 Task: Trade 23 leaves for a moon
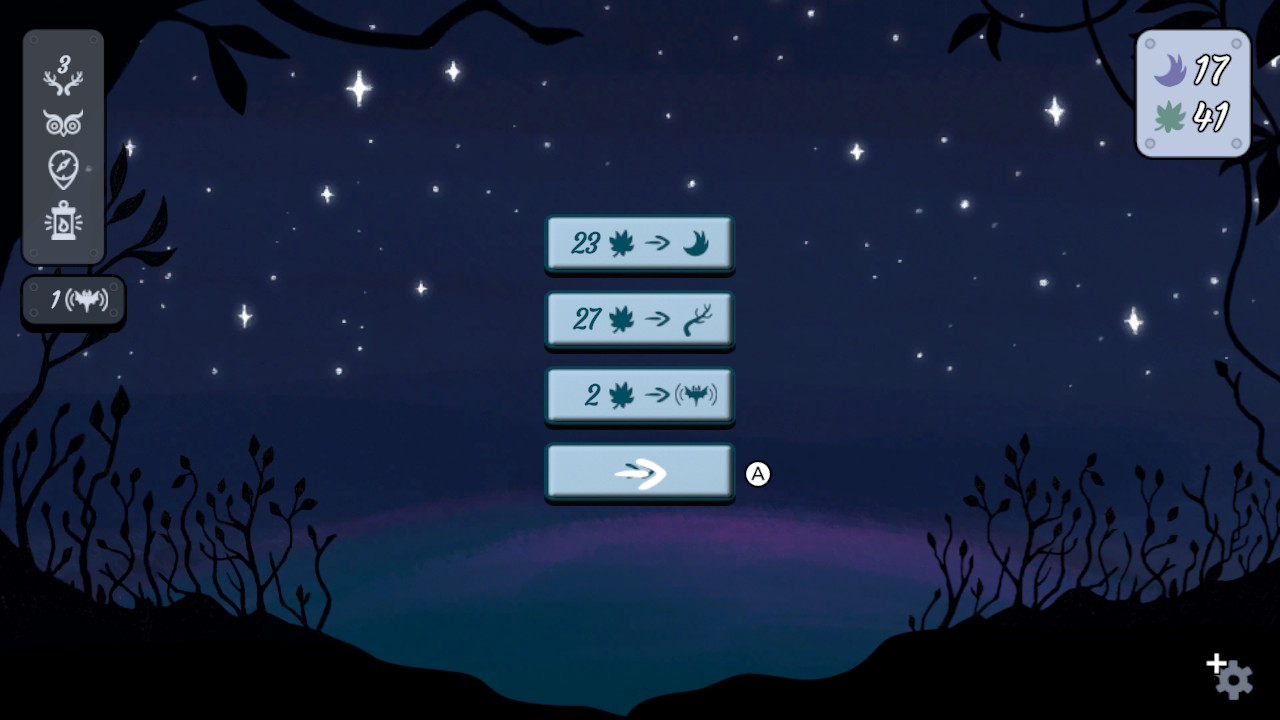(639, 242)
